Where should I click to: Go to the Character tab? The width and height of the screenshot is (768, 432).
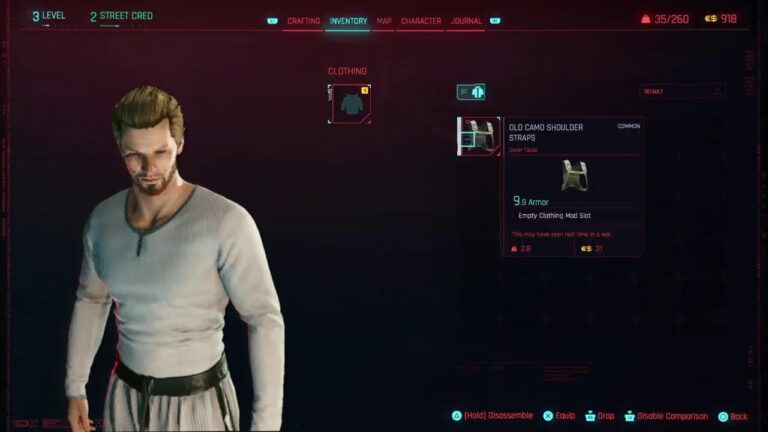(421, 21)
